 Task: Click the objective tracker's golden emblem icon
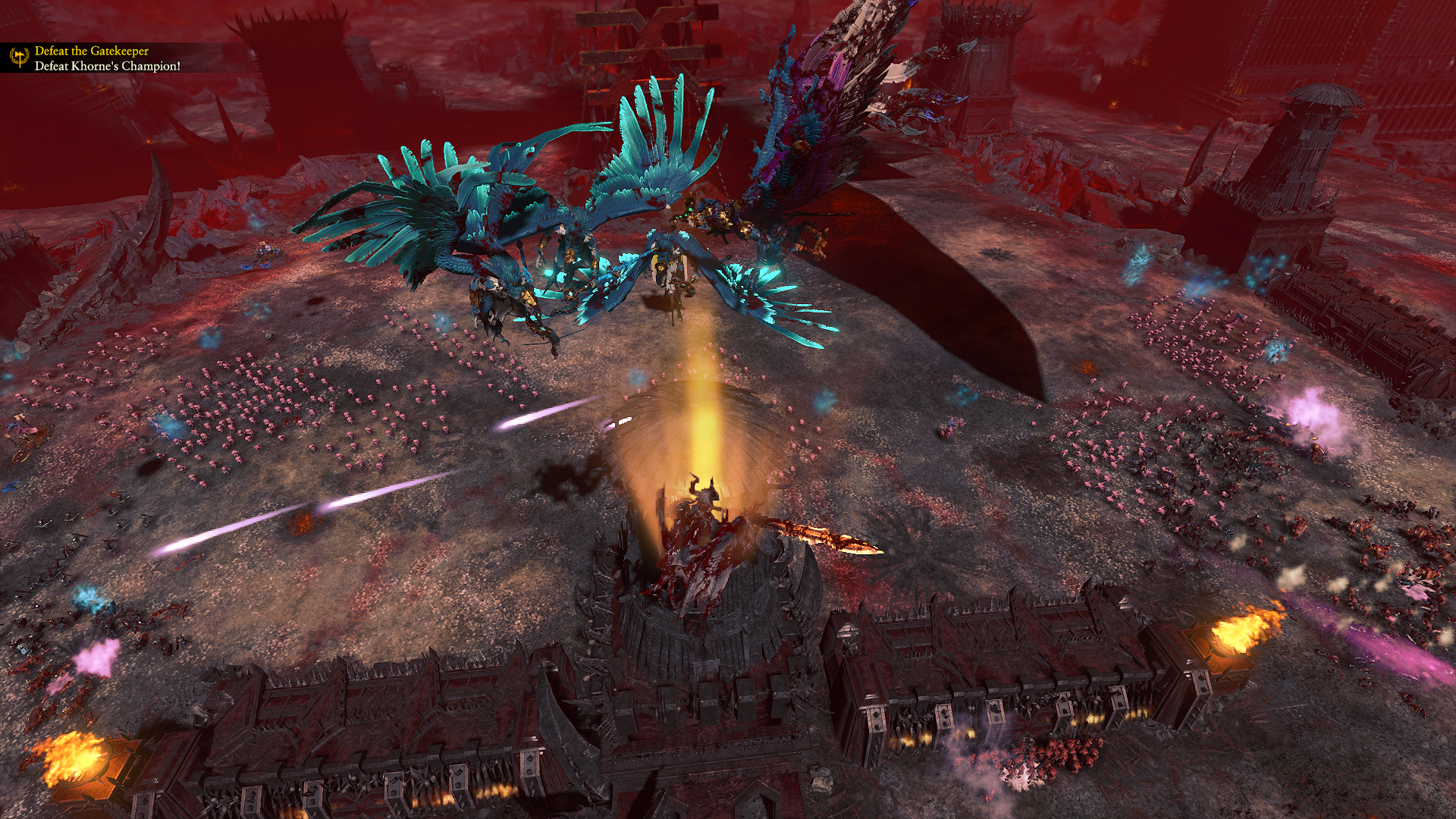point(19,58)
